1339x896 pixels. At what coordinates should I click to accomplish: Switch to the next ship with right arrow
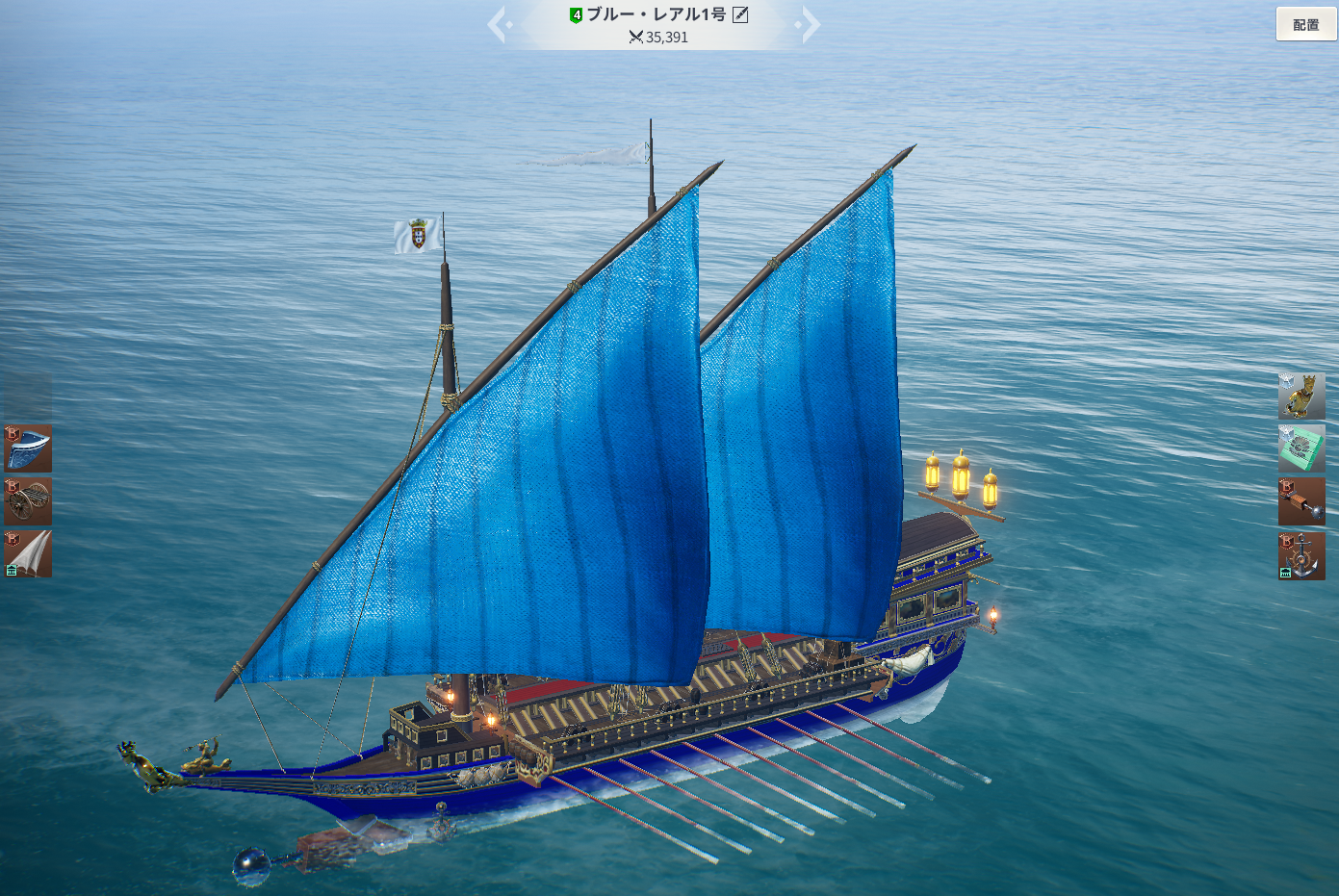(x=810, y=24)
